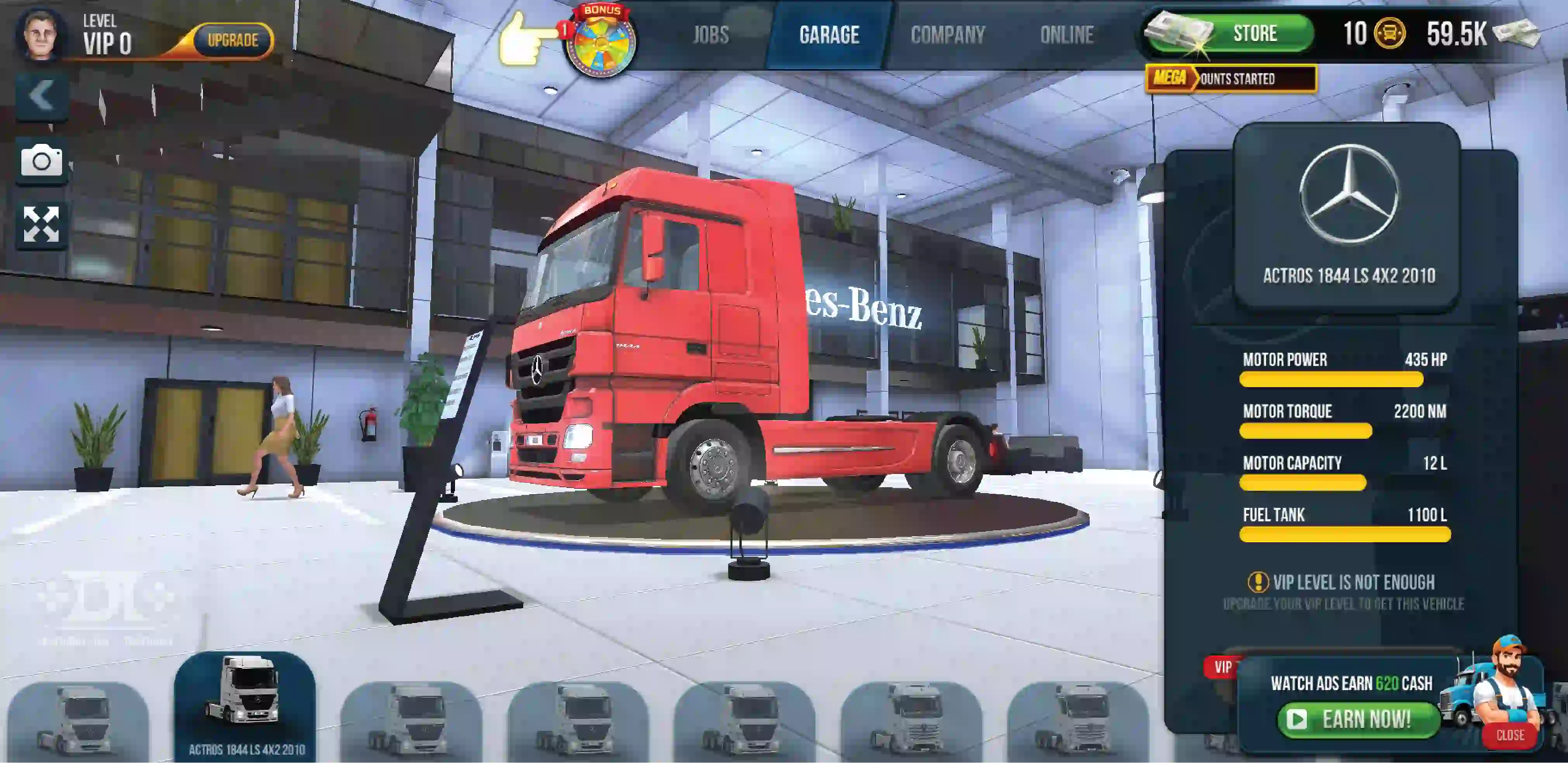Go to the Online tab
This screenshot has width=1568, height=763.
coord(1066,35)
